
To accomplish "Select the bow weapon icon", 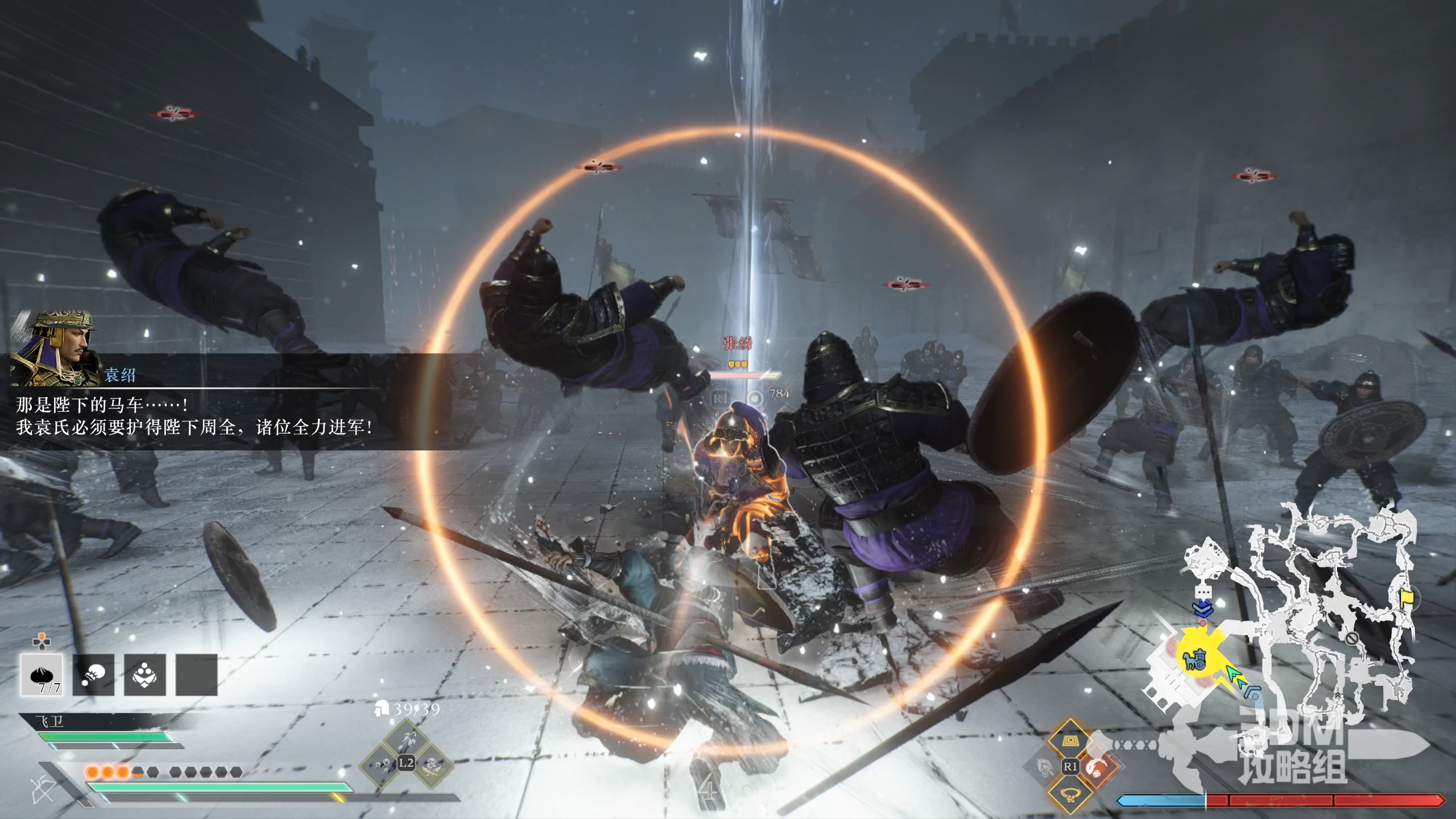I will 43,789.
